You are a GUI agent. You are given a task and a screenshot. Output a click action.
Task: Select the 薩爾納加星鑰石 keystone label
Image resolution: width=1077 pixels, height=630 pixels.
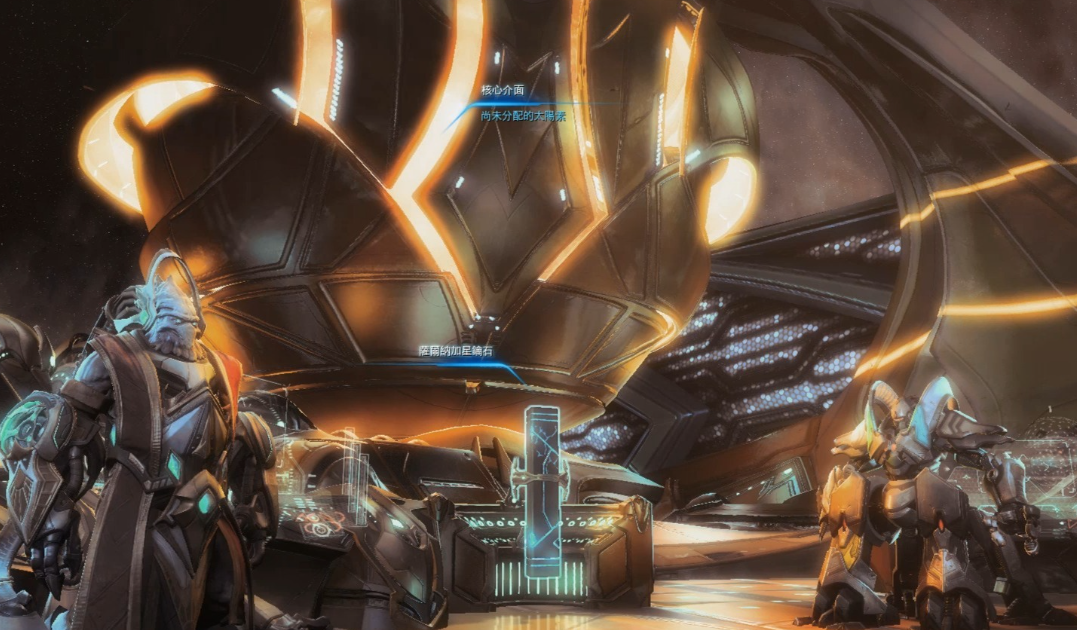456,351
